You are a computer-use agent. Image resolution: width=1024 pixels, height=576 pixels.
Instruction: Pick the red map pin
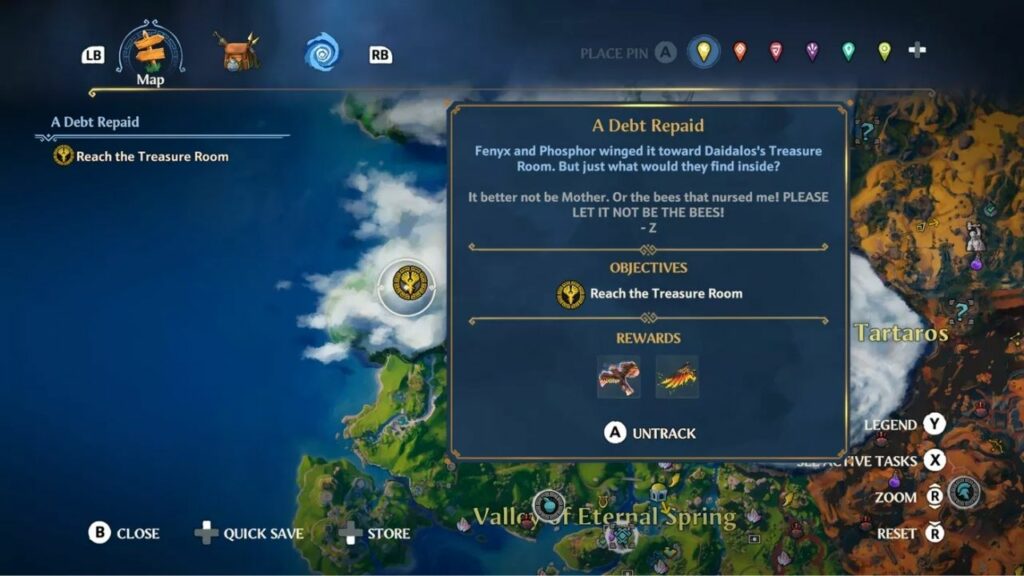point(775,51)
